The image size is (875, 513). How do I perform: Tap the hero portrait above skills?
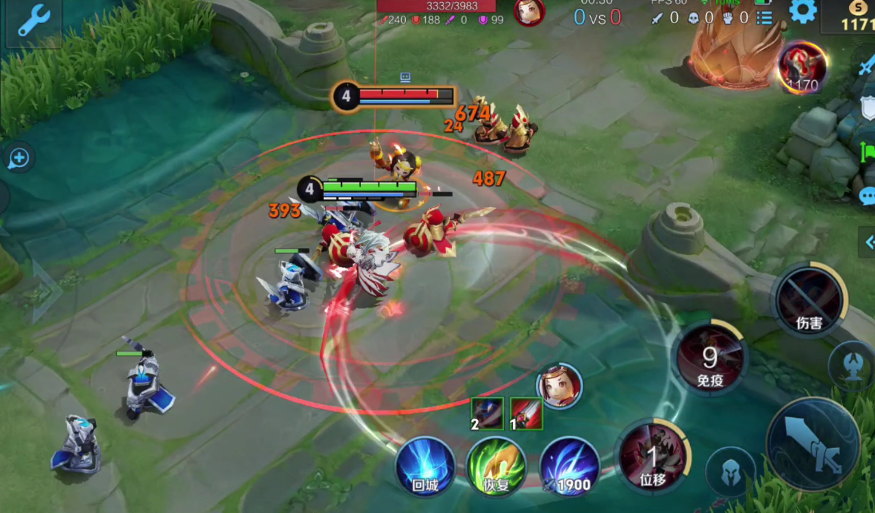click(x=559, y=386)
